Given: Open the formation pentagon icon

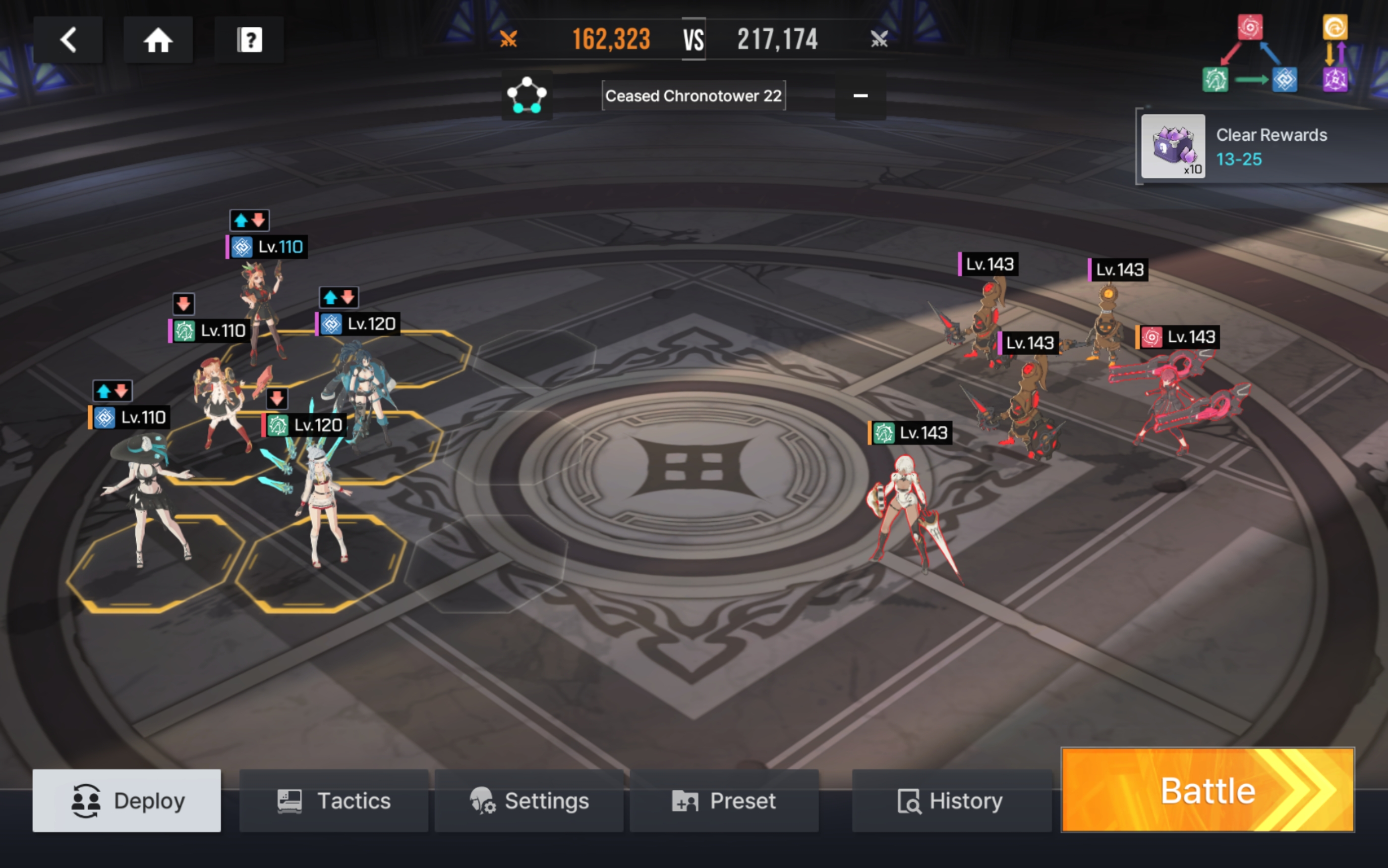Looking at the screenshot, I should point(526,95).
